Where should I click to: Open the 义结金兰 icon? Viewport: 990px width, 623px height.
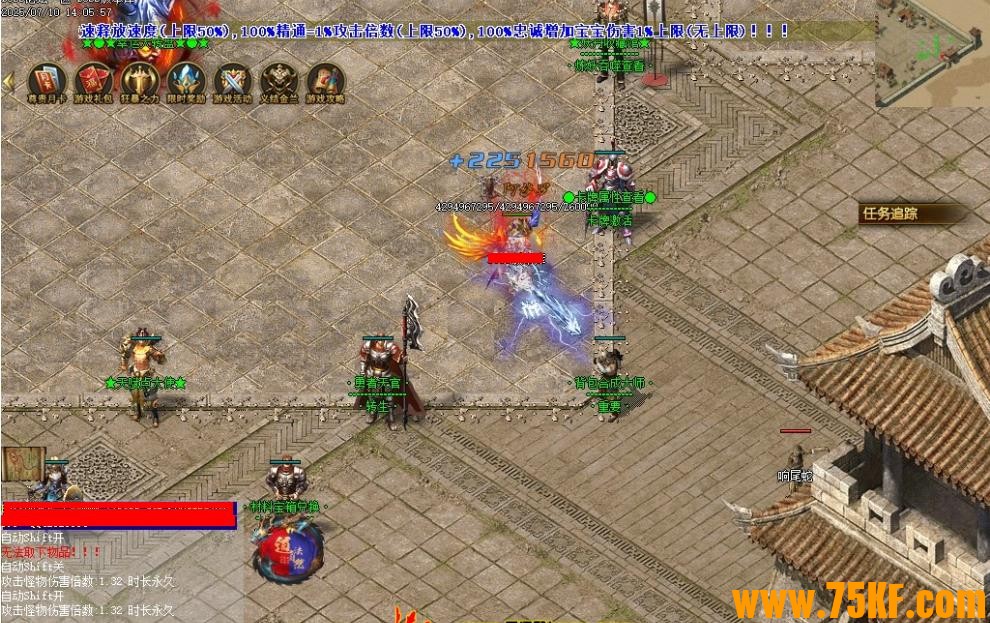[x=280, y=79]
